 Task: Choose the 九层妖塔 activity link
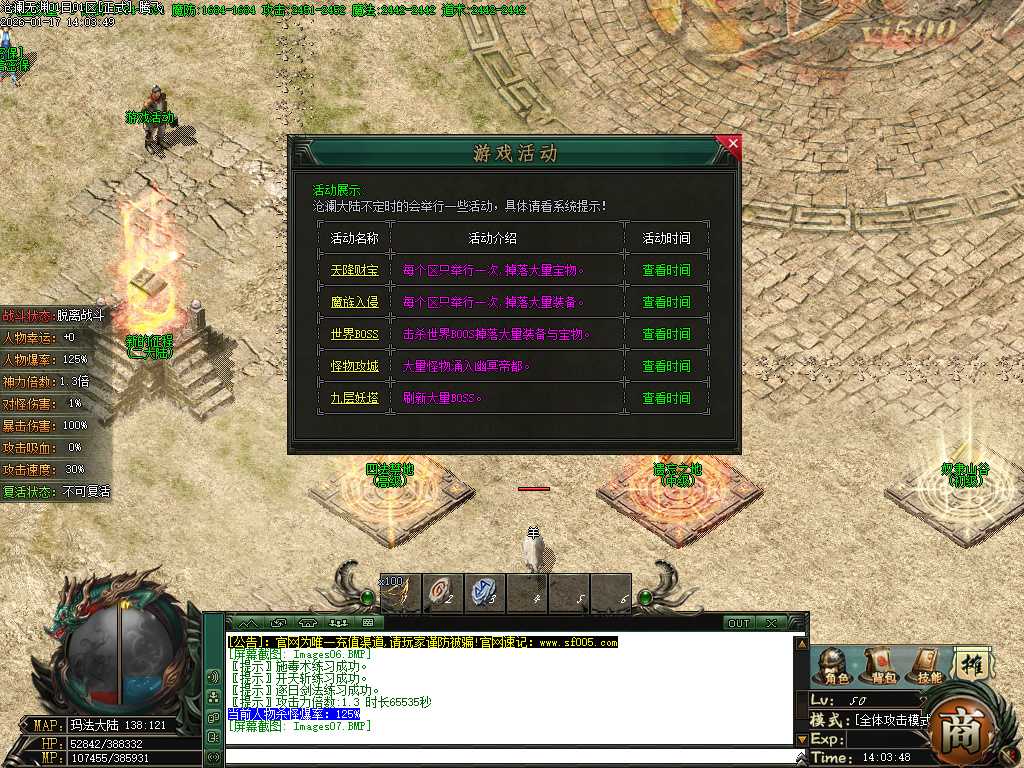[355, 398]
